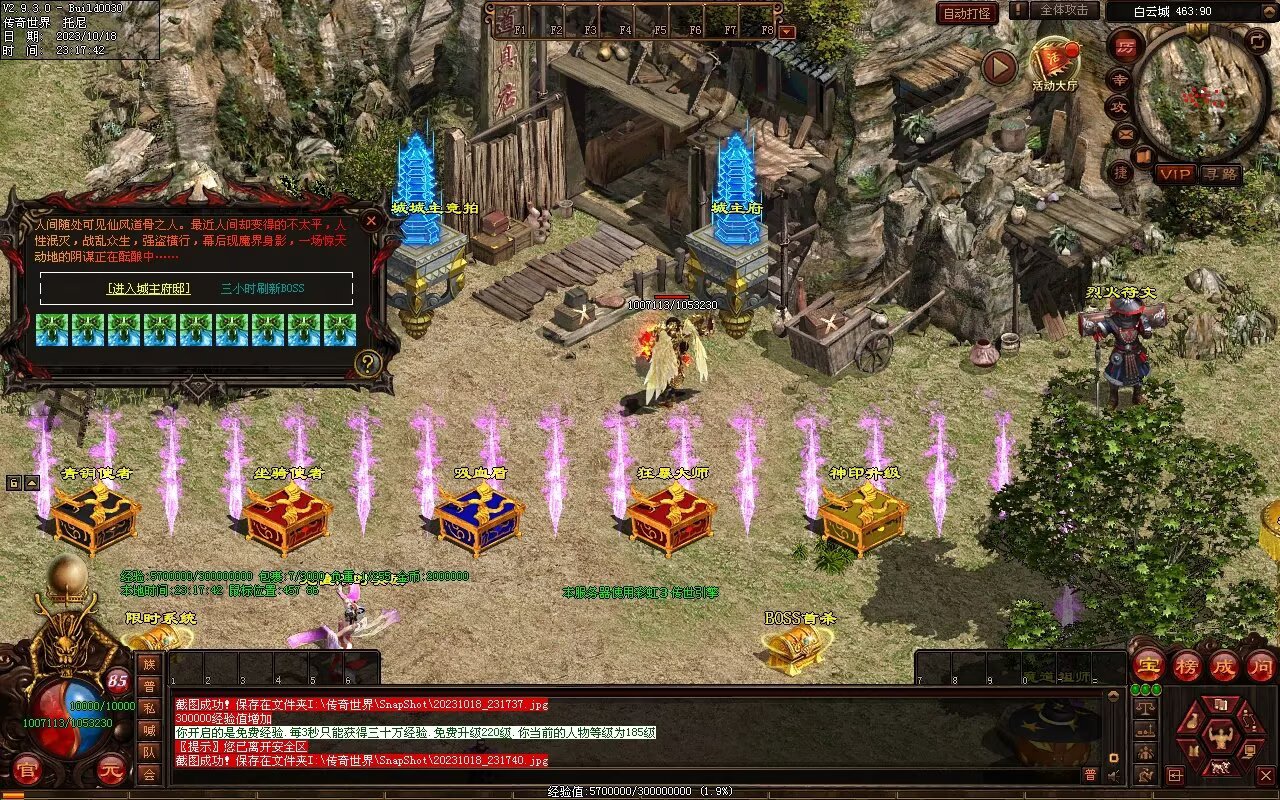Close the NPC dialogue panel

[x=371, y=220]
